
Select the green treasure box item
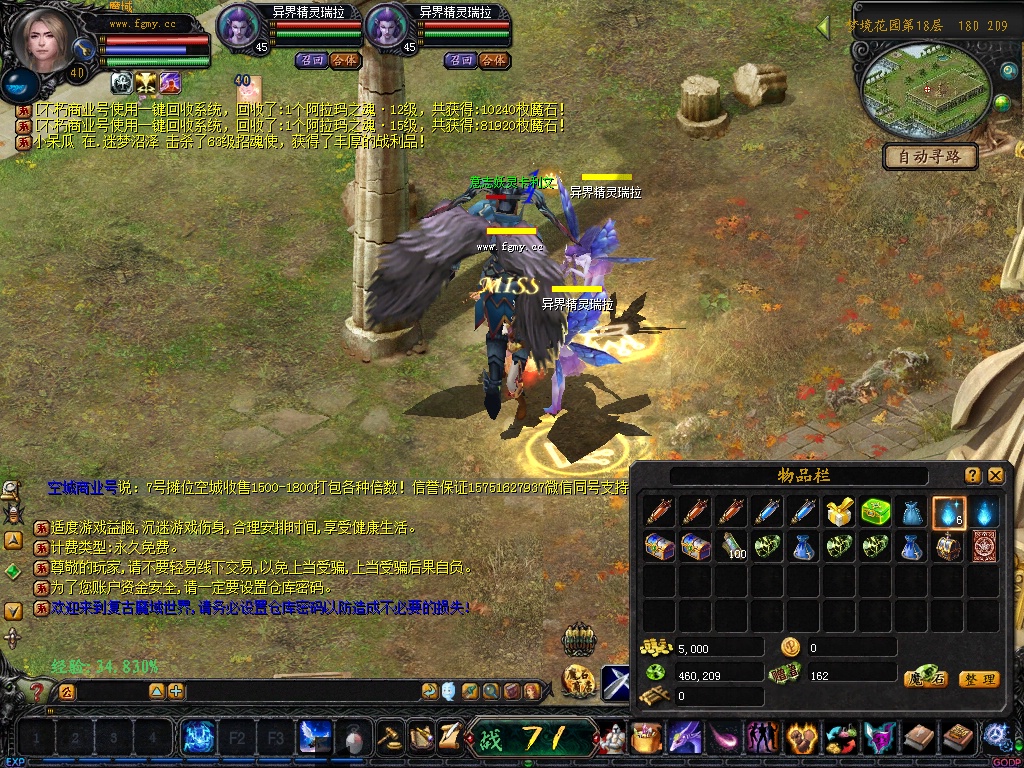(x=877, y=513)
